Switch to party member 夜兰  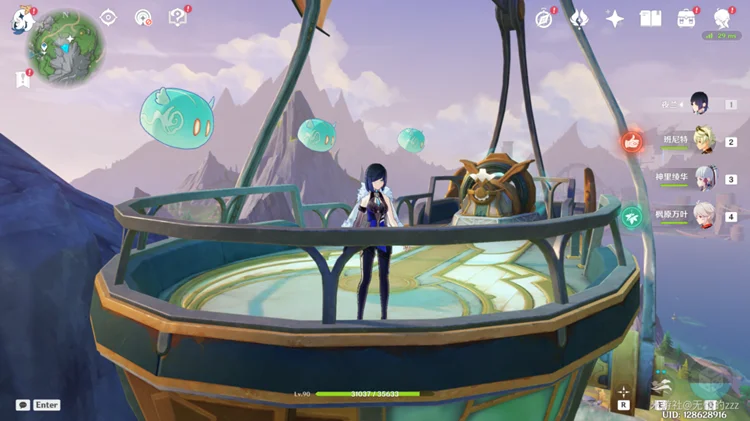point(701,104)
